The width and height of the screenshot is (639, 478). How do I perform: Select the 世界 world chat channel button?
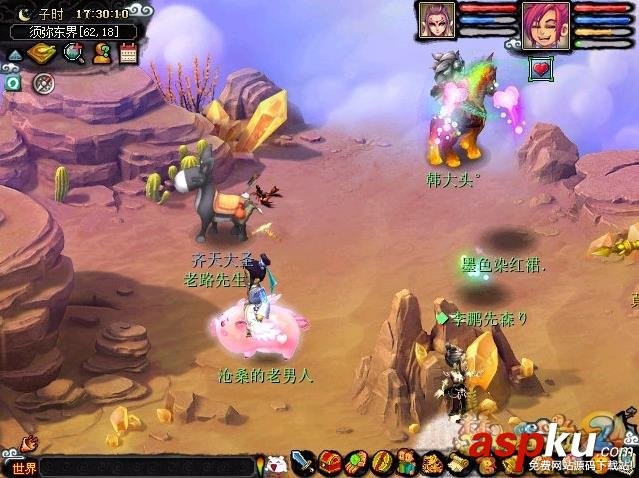(22, 468)
